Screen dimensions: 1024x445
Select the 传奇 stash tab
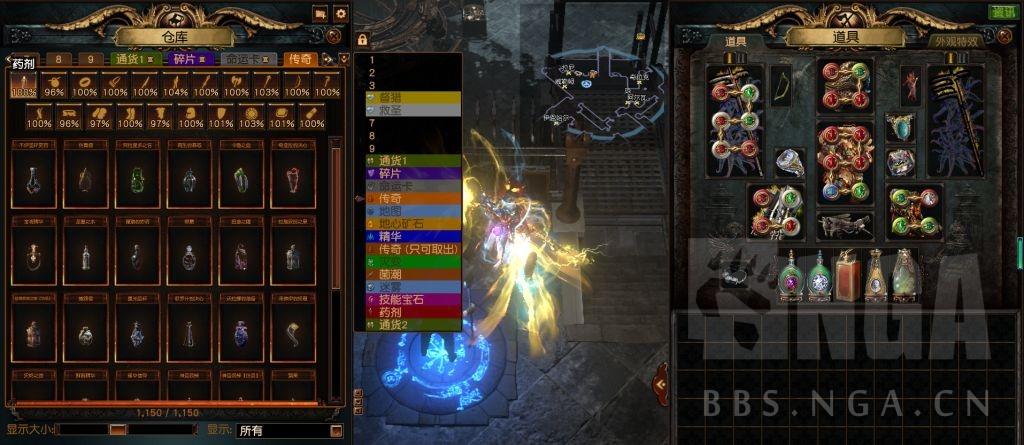[300, 59]
